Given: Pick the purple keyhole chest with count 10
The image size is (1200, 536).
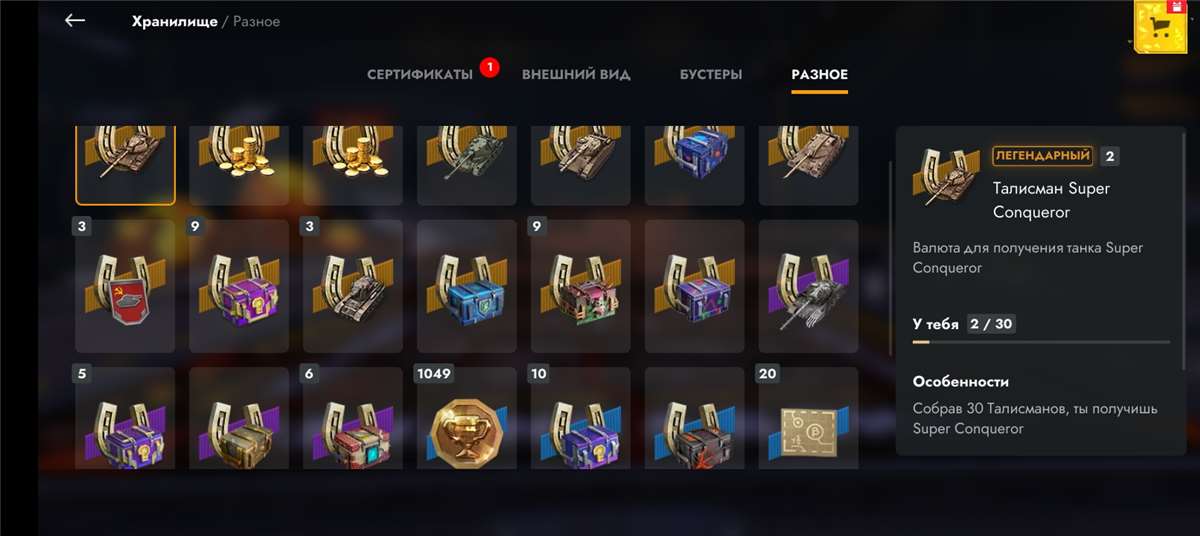Looking at the screenshot, I should [x=581, y=420].
